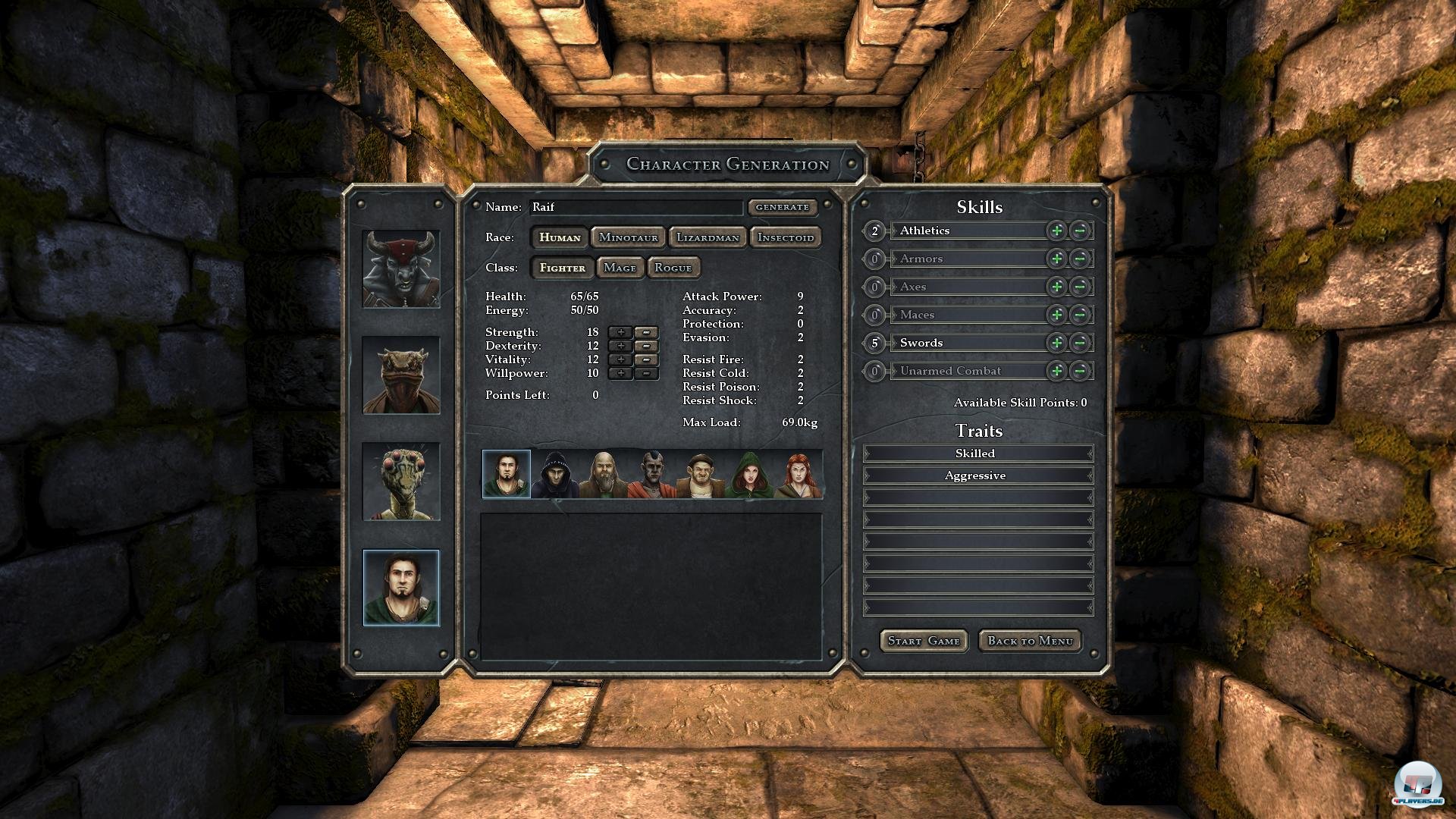Select the Lizardman race

click(x=708, y=237)
